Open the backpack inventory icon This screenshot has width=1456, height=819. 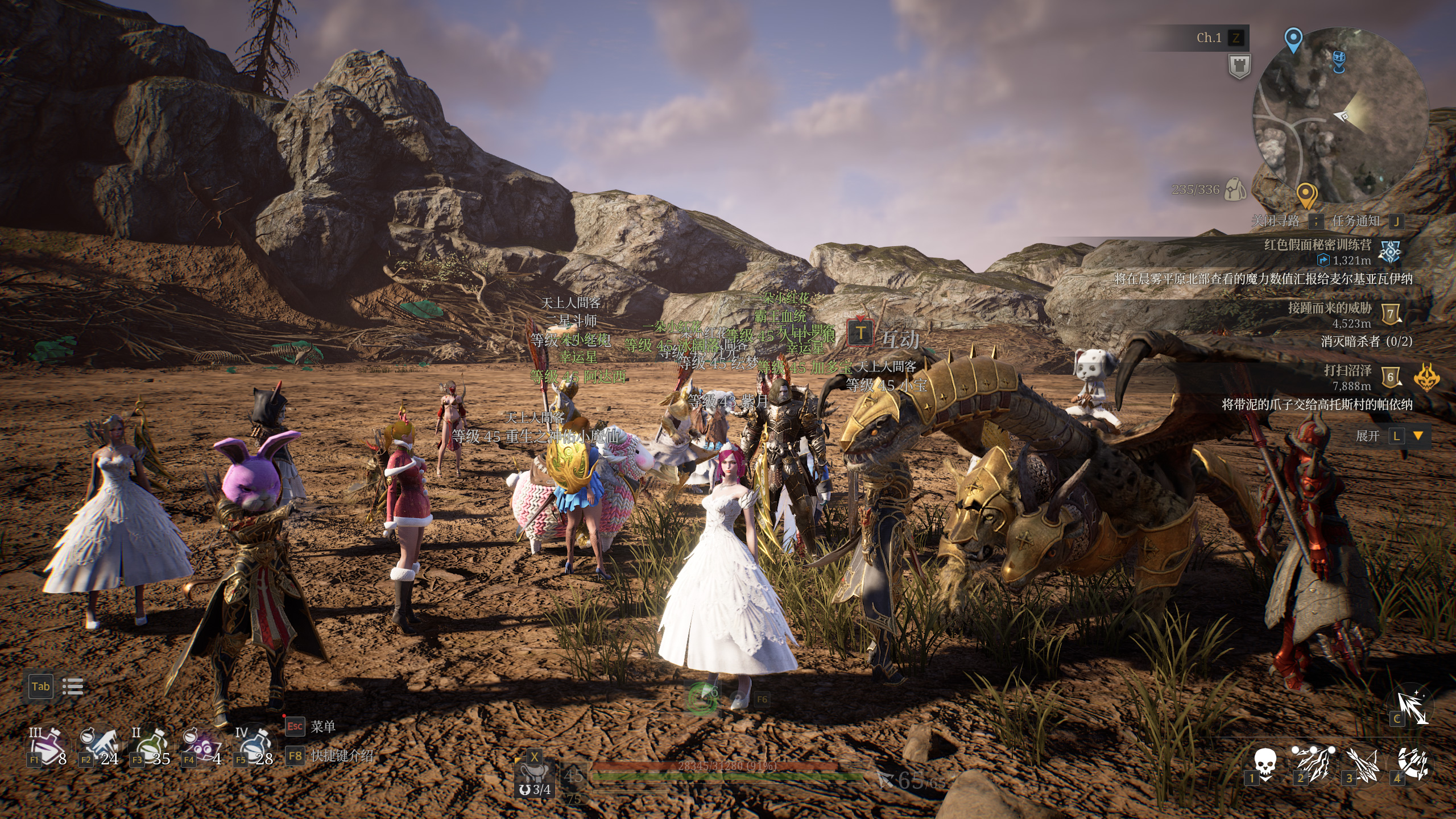click(1235, 189)
